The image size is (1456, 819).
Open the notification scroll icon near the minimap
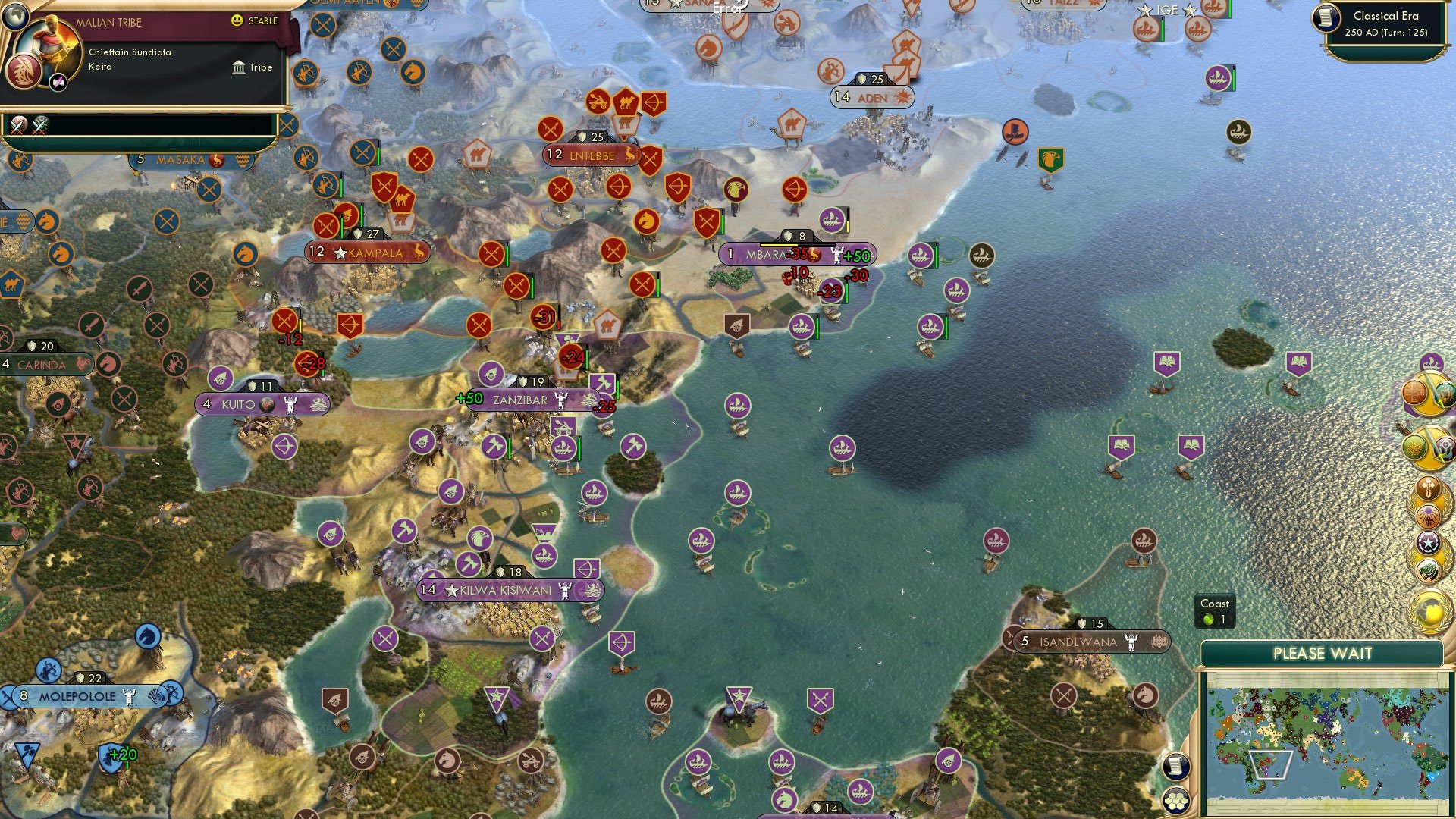pyautogui.click(x=1175, y=767)
